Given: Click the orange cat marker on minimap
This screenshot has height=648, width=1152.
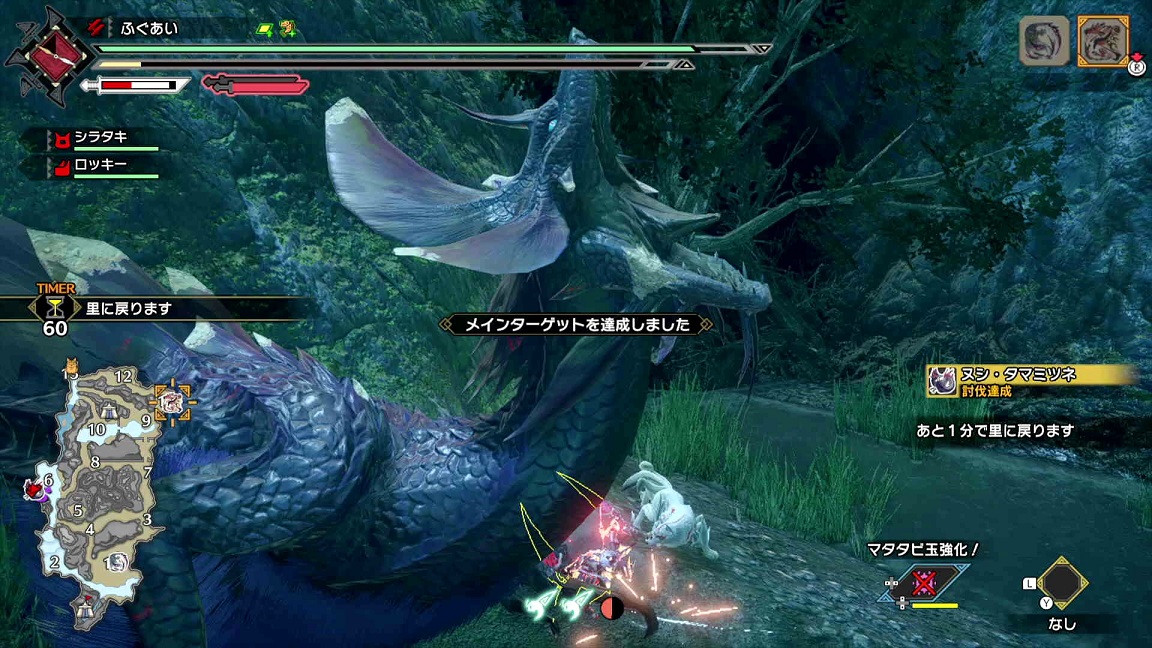Looking at the screenshot, I should (72, 367).
